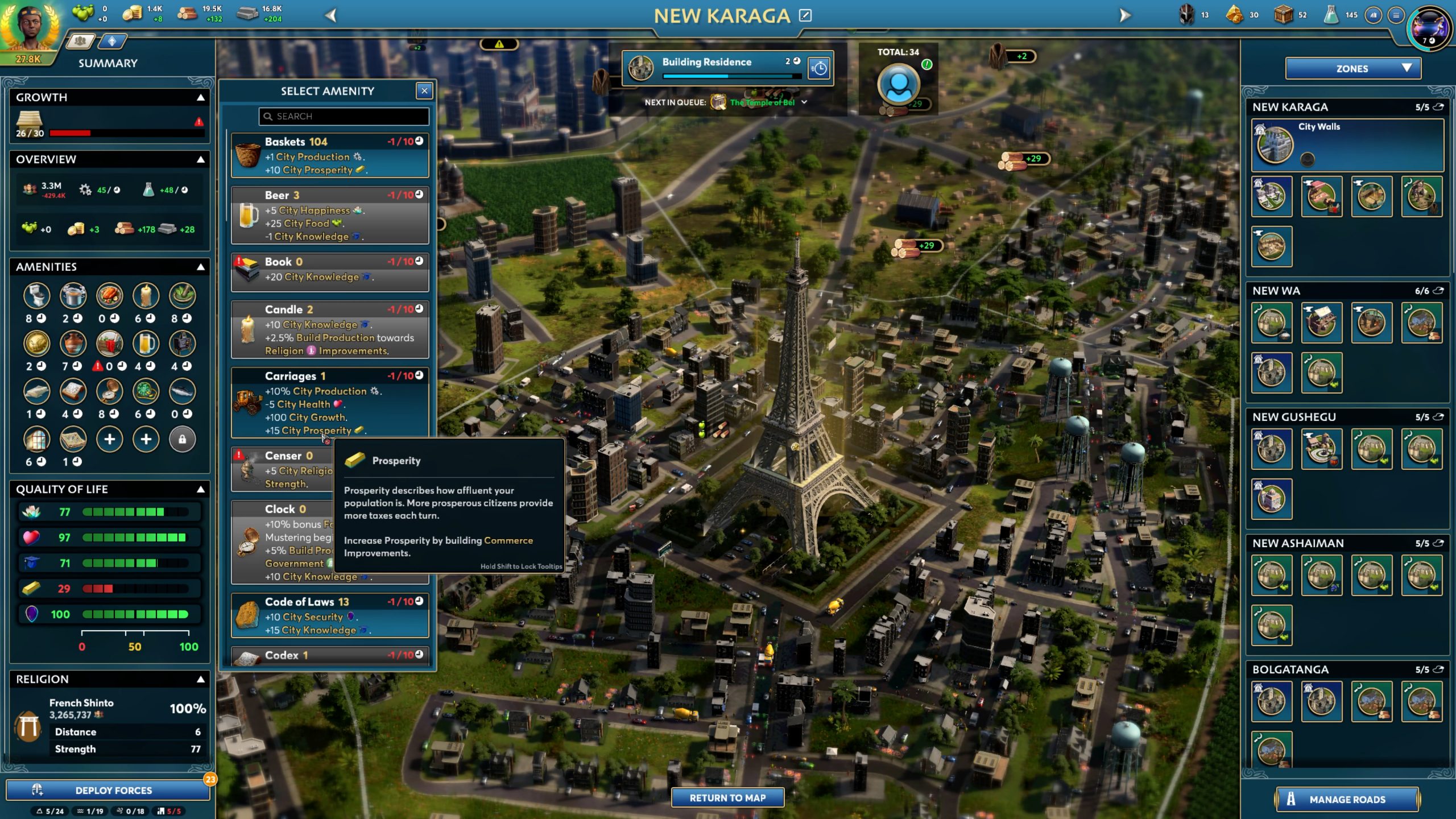Collapse the Religion section
The width and height of the screenshot is (1456, 819).
201,679
